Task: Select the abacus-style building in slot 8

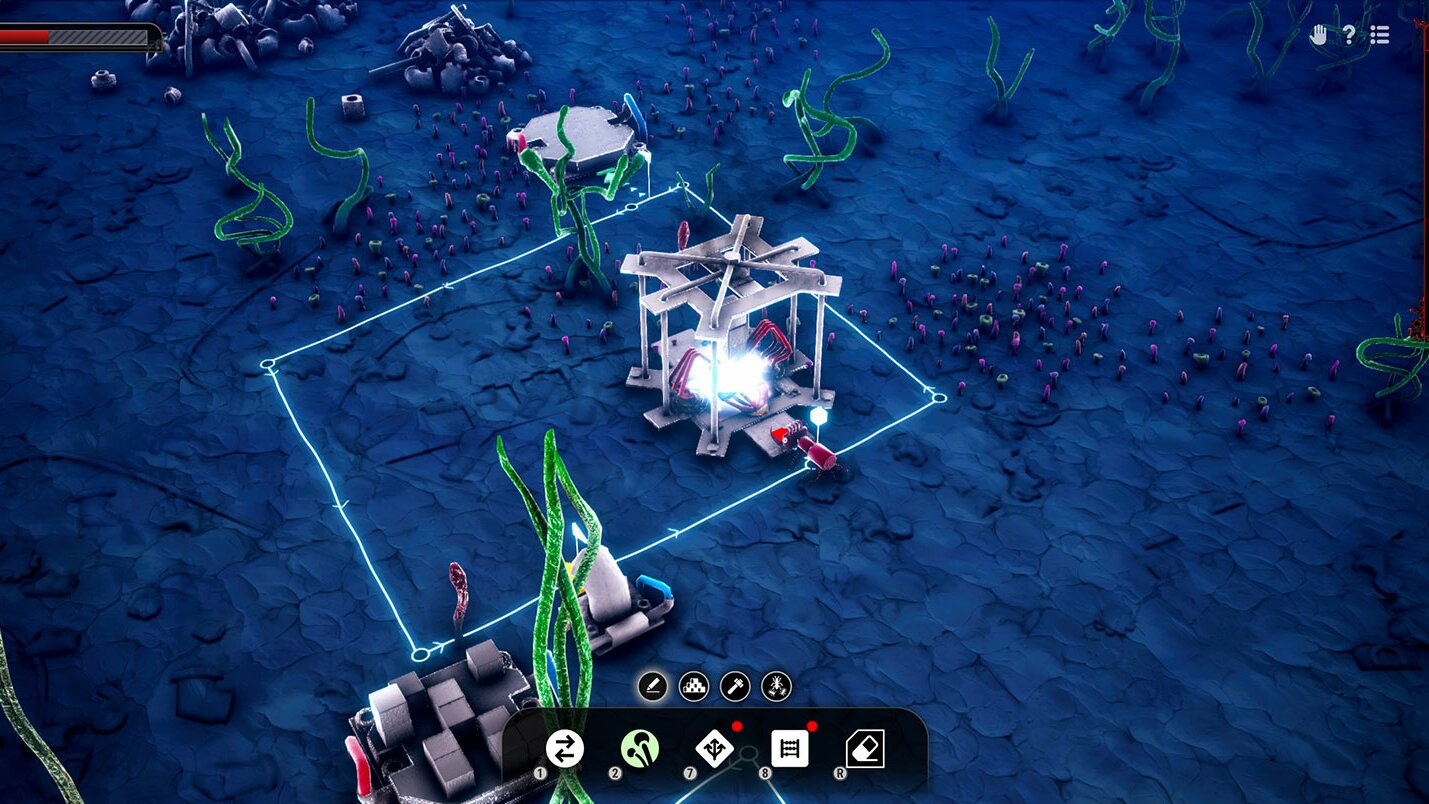Action: pyautogui.click(x=790, y=748)
